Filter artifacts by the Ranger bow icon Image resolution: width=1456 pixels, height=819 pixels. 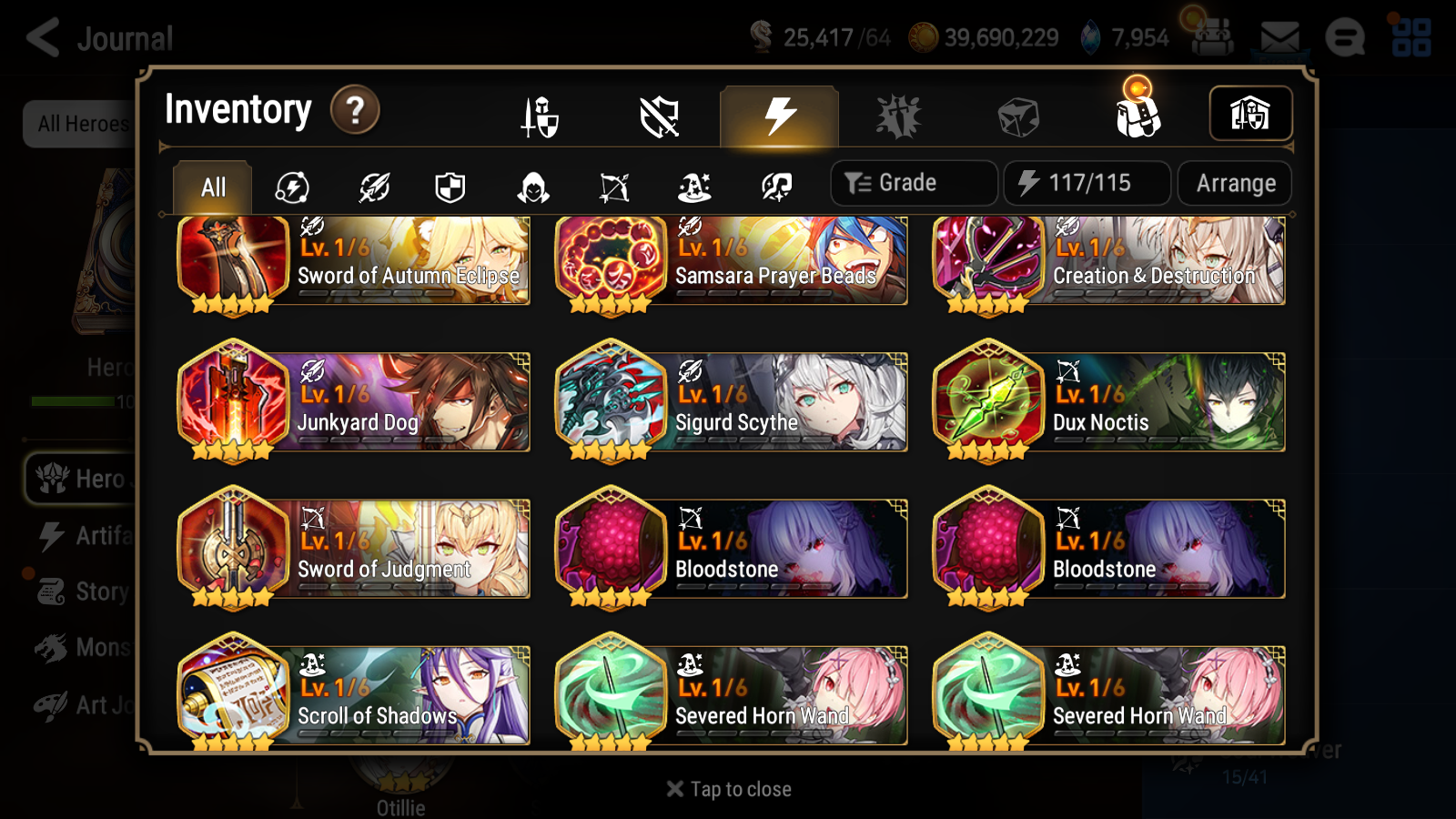614,186
